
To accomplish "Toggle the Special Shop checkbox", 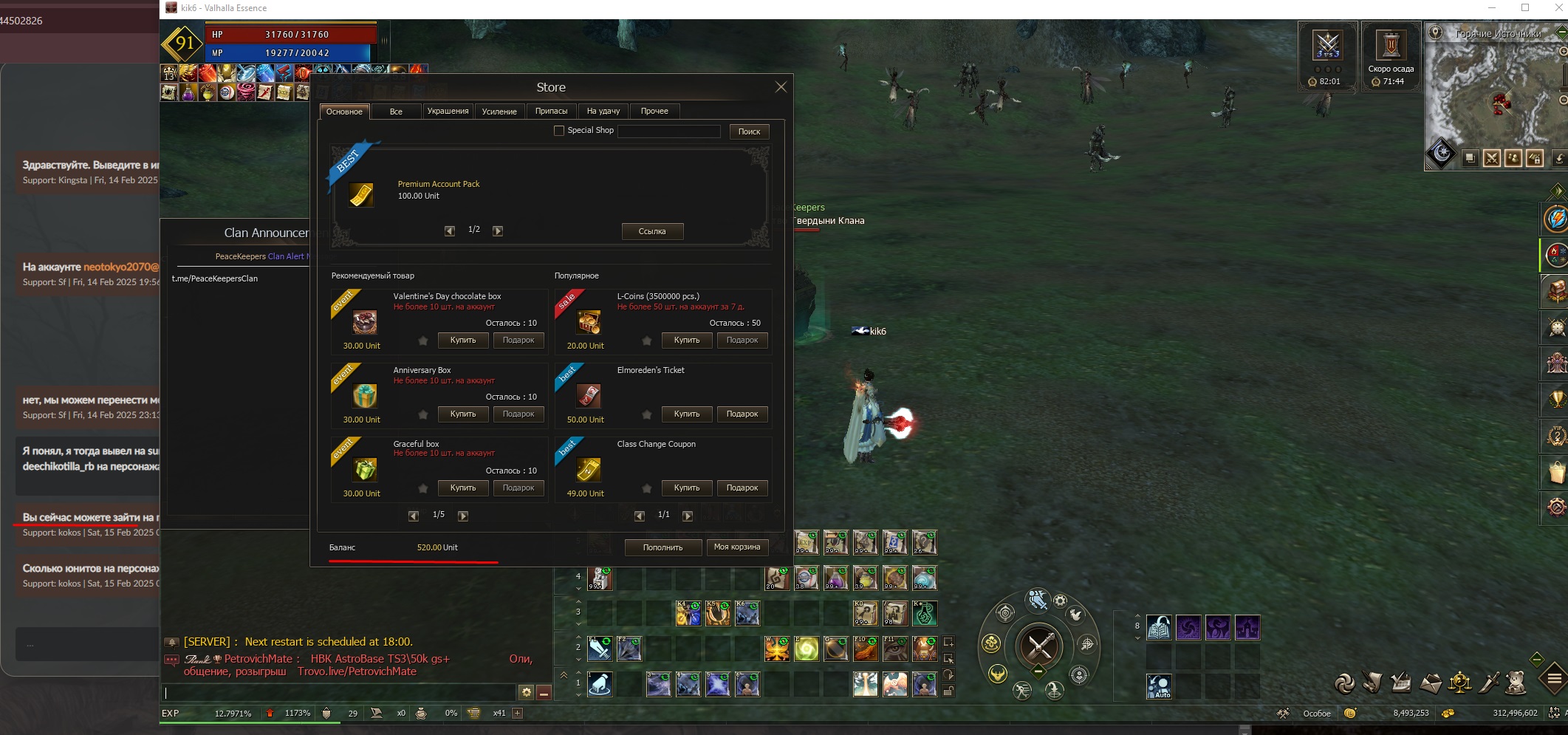I will click(x=559, y=131).
